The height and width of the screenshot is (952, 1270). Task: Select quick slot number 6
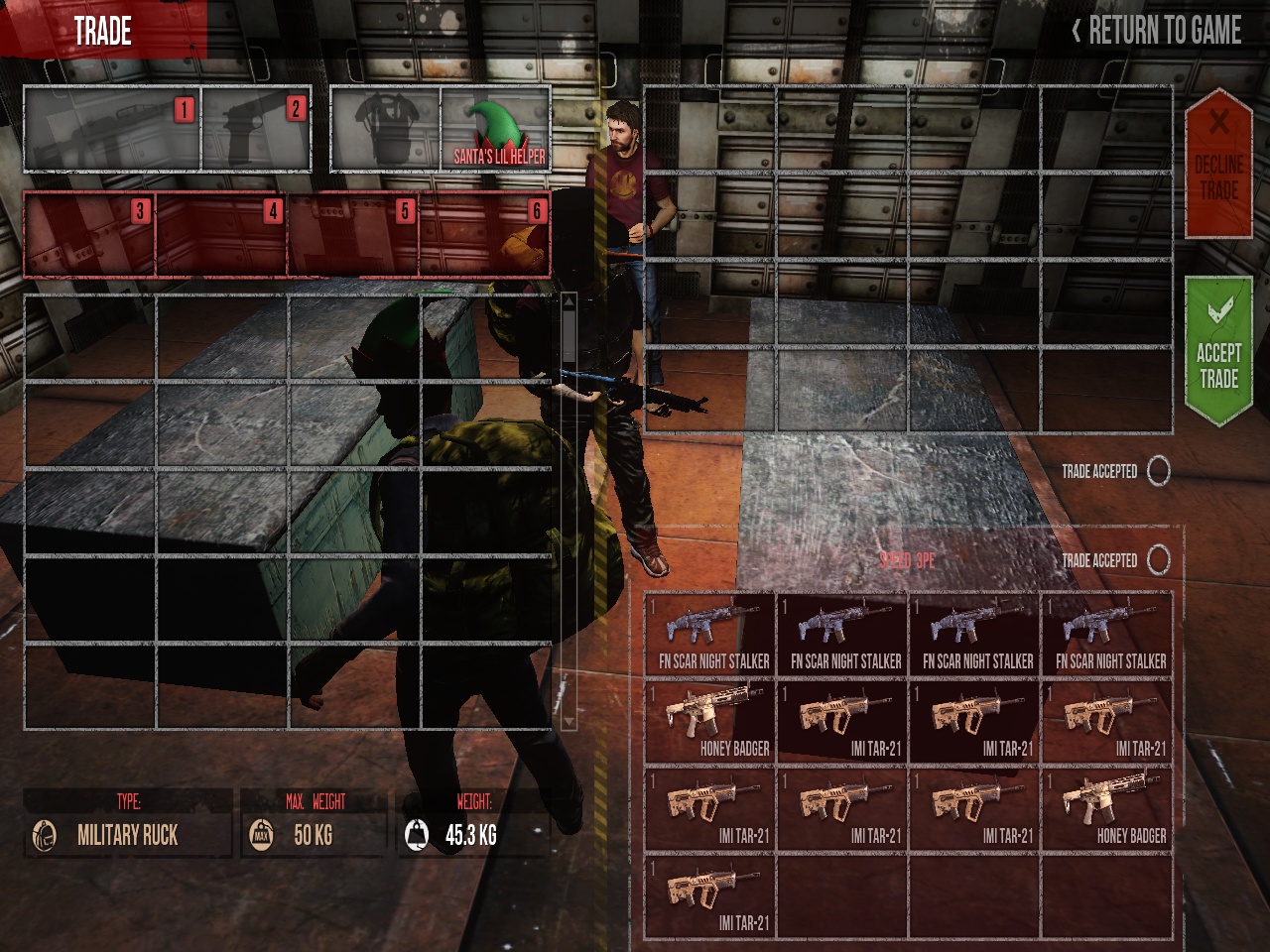pyautogui.click(x=485, y=235)
